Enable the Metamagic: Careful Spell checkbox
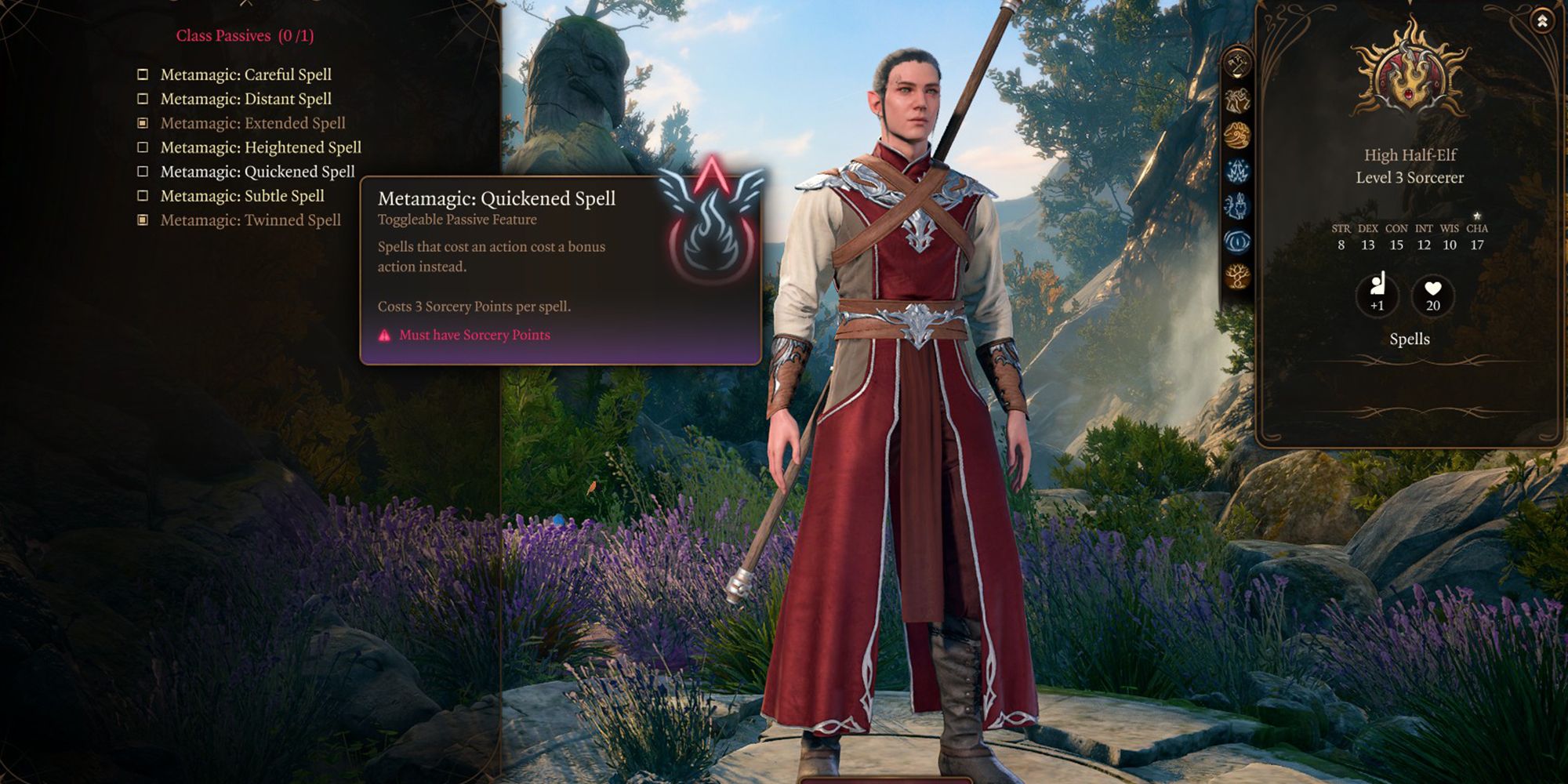The height and width of the screenshot is (784, 1568). 143,74
